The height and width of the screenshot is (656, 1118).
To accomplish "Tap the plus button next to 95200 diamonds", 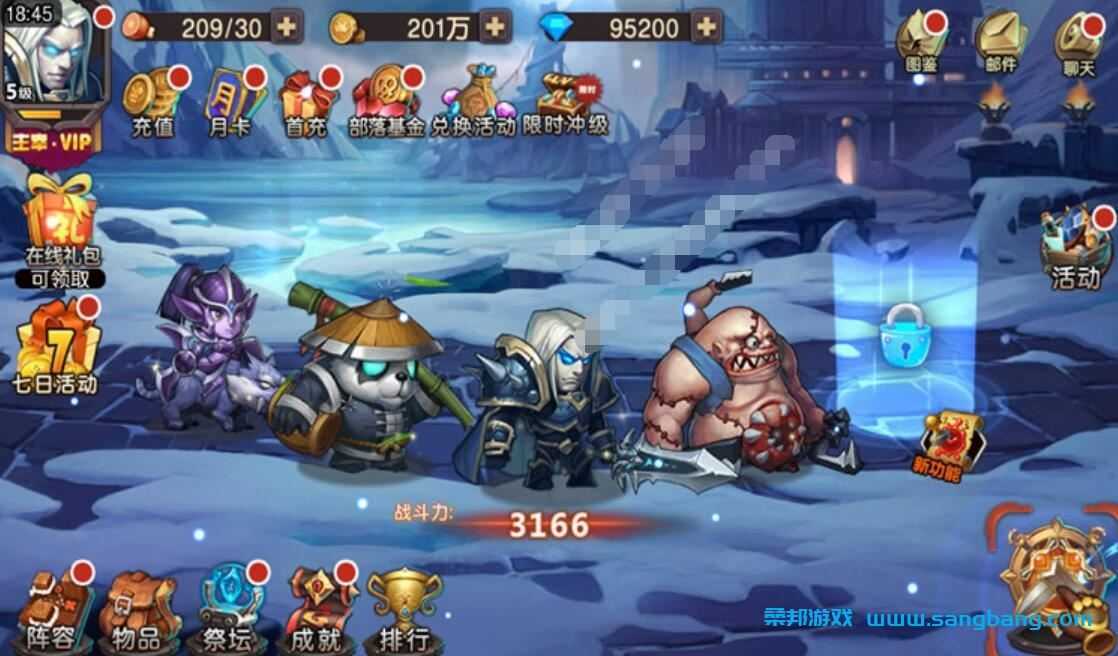I will click(x=706, y=27).
